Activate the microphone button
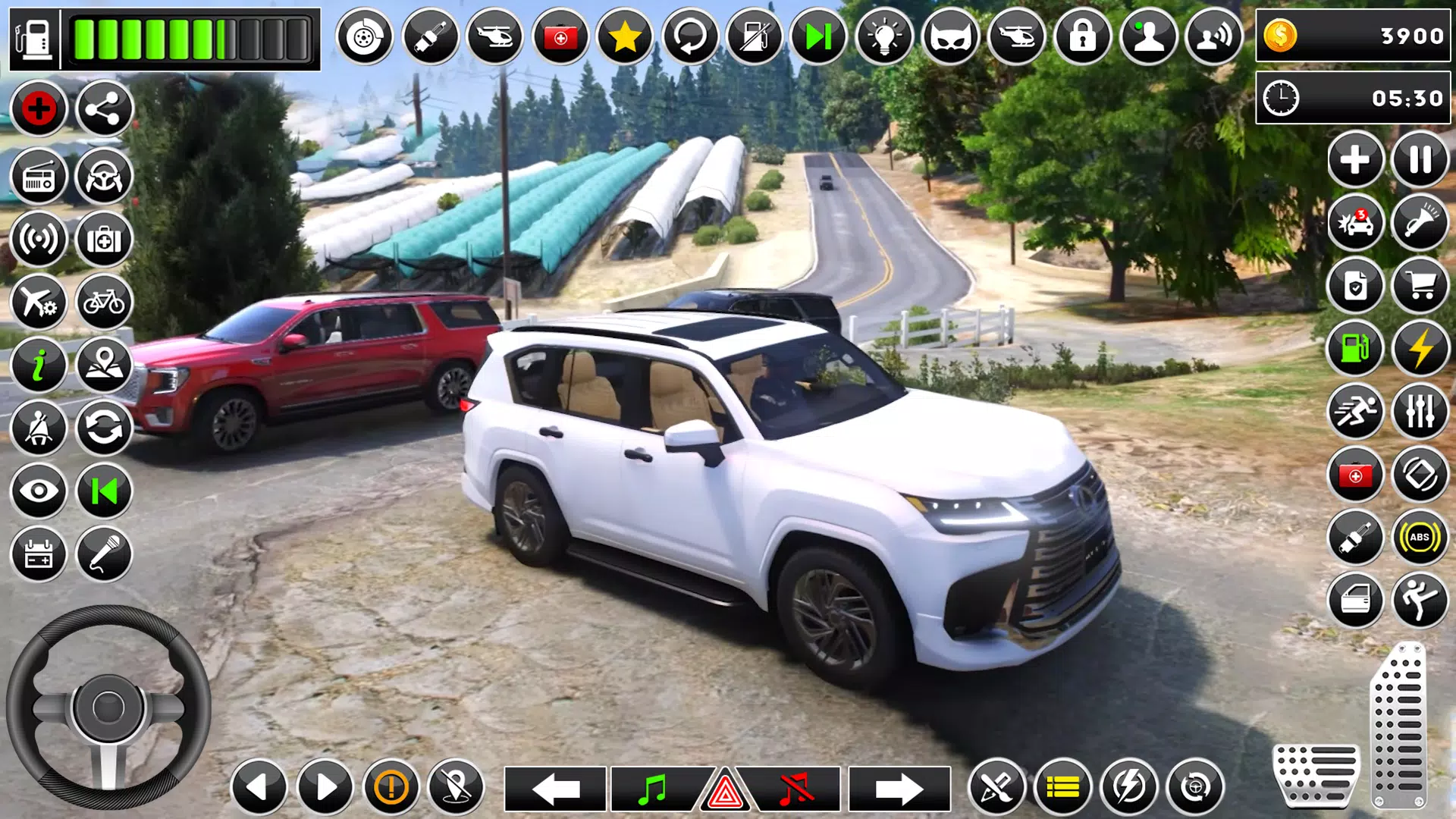This screenshot has width=1456, height=819. (104, 554)
